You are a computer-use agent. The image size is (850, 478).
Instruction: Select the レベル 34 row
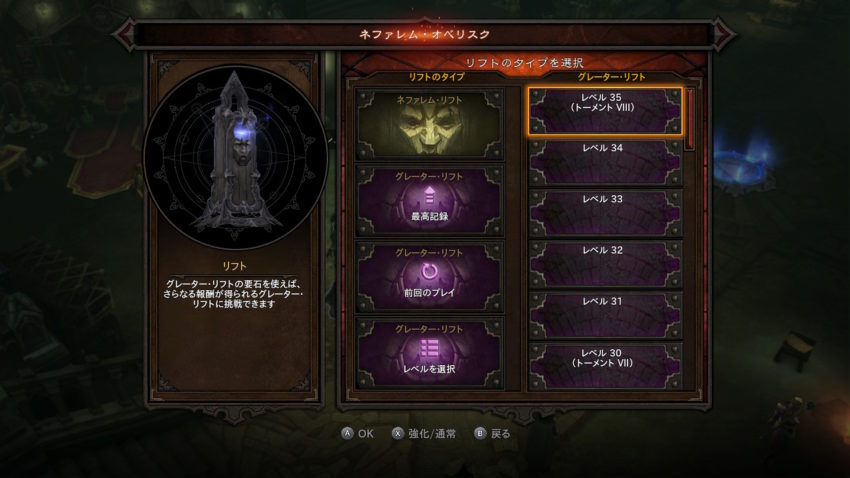click(x=605, y=162)
